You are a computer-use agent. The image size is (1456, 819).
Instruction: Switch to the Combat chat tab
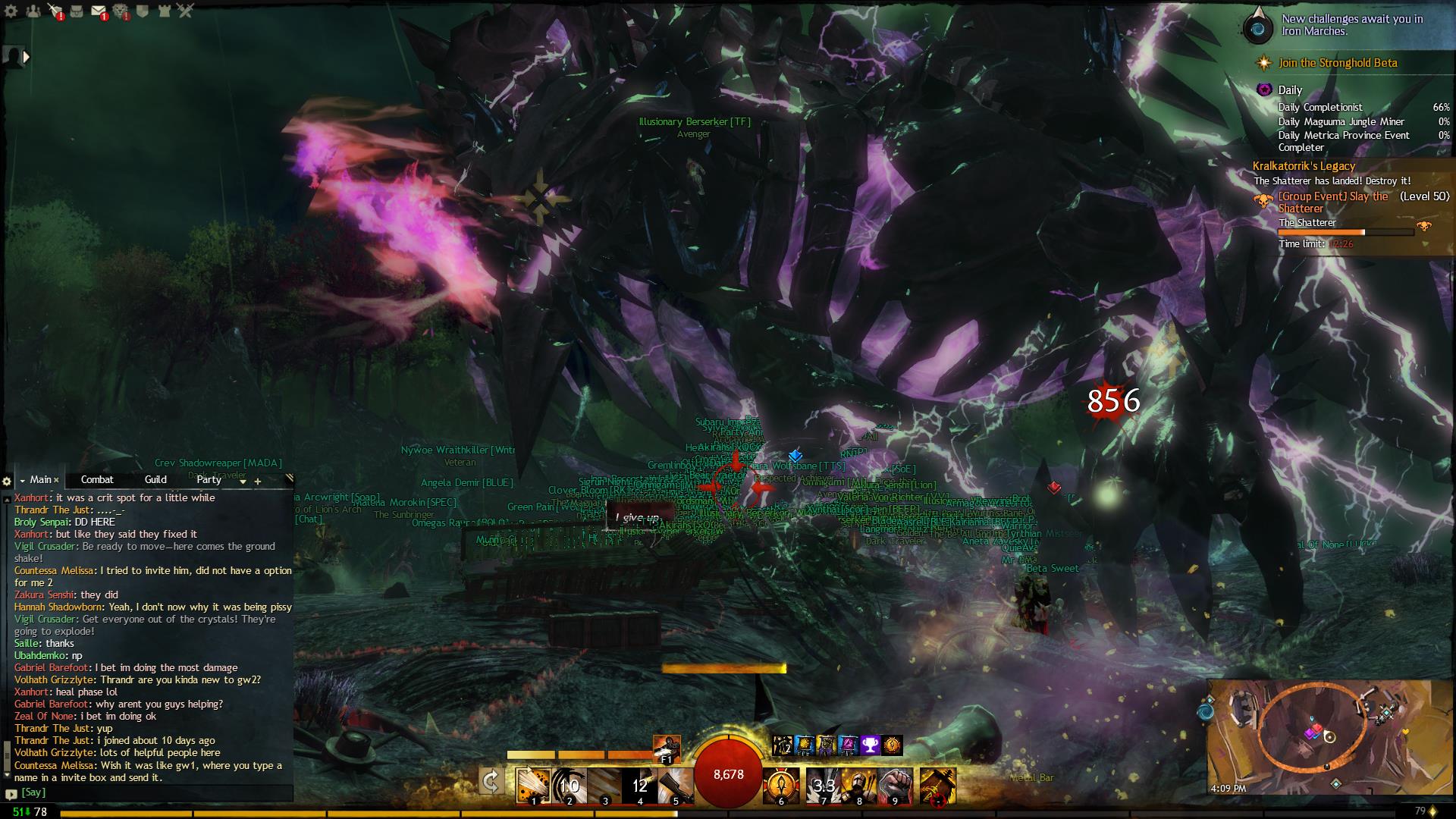(x=97, y=479)
